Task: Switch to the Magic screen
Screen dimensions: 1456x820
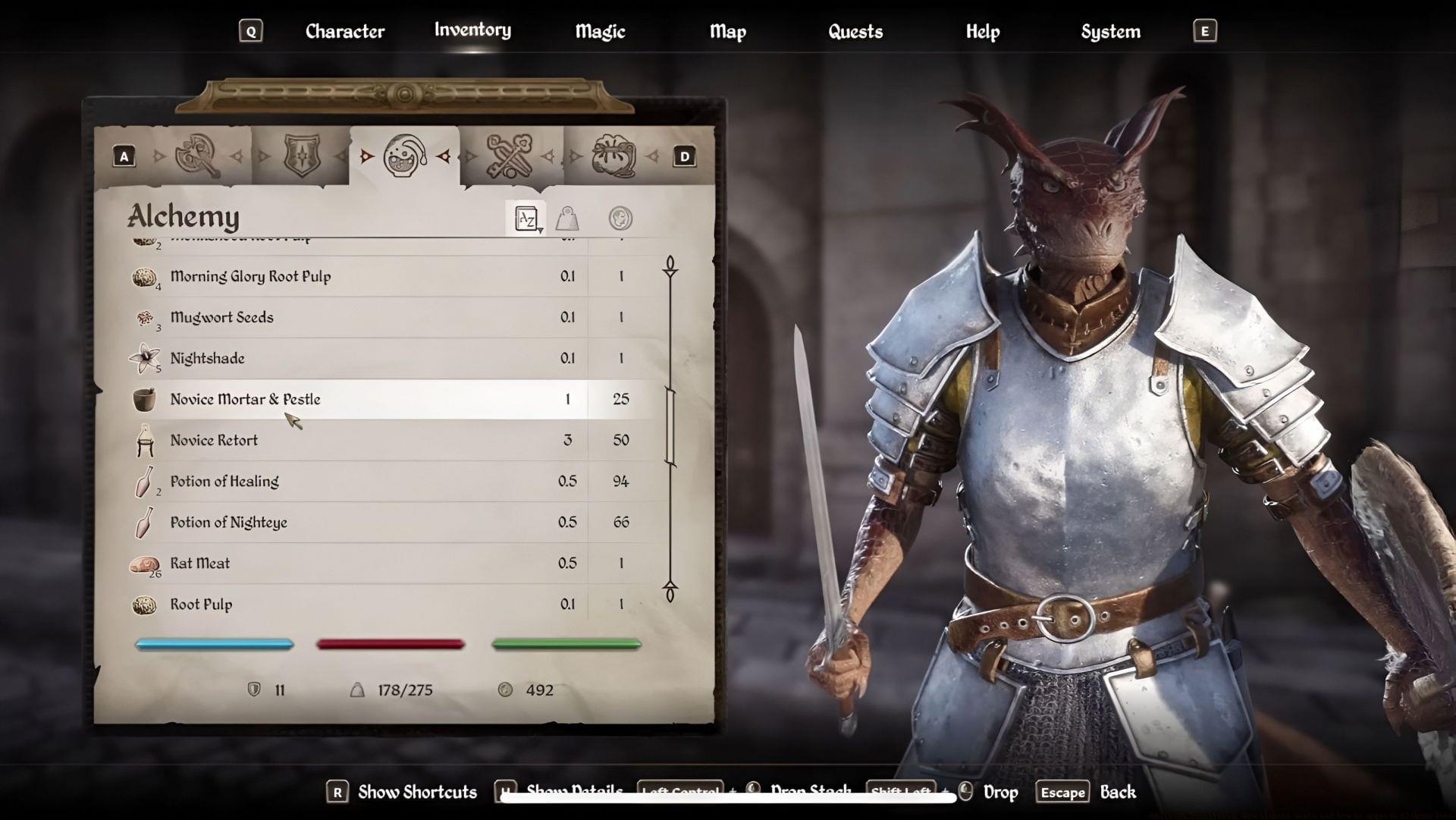Action: [600, 31]
